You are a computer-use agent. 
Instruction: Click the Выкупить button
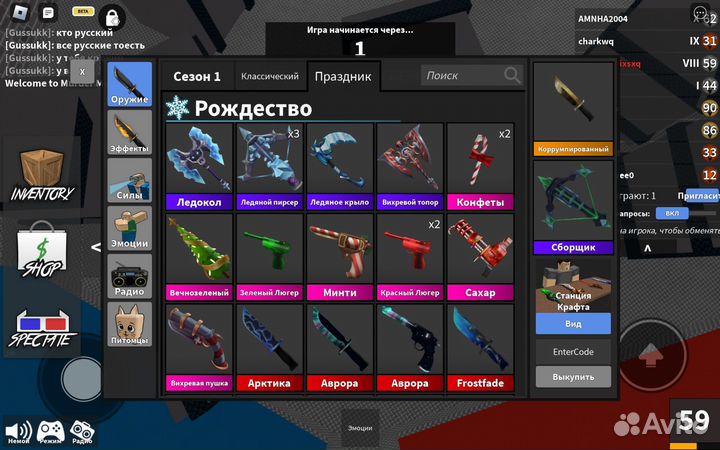click(x=573, y=377)
